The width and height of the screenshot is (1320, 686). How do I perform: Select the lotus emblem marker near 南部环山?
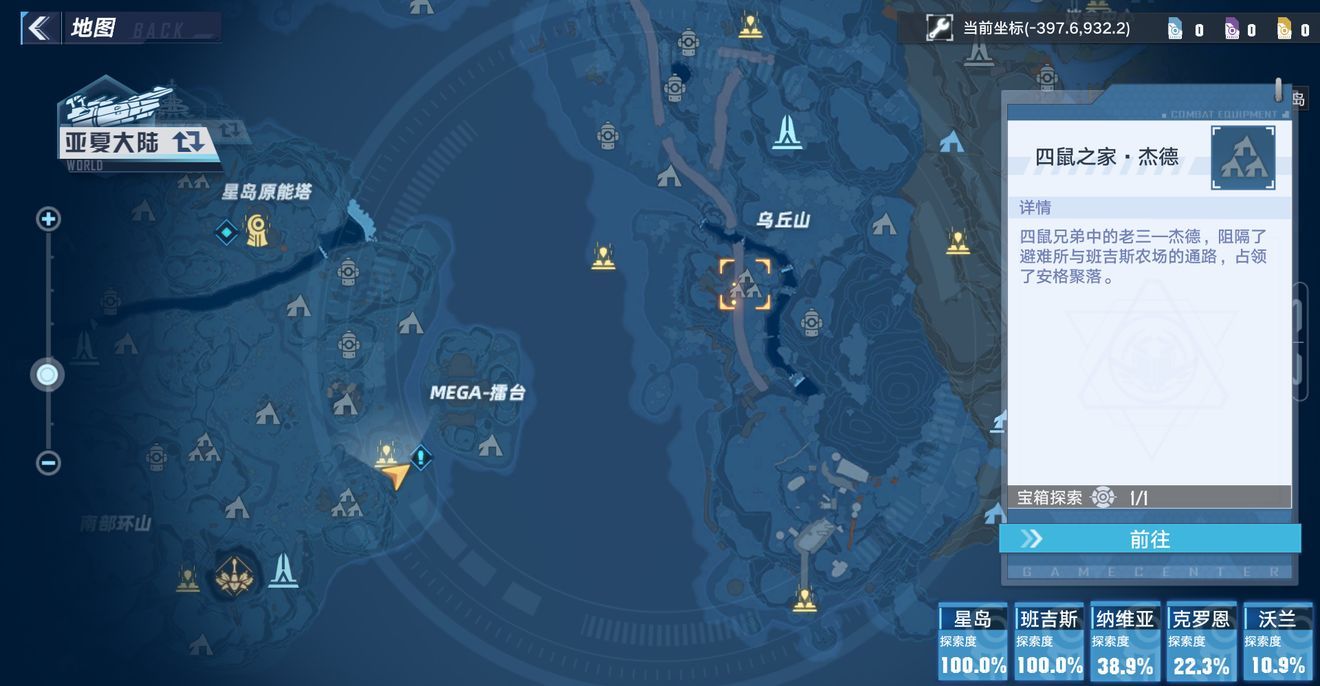(x=234, y=575)
